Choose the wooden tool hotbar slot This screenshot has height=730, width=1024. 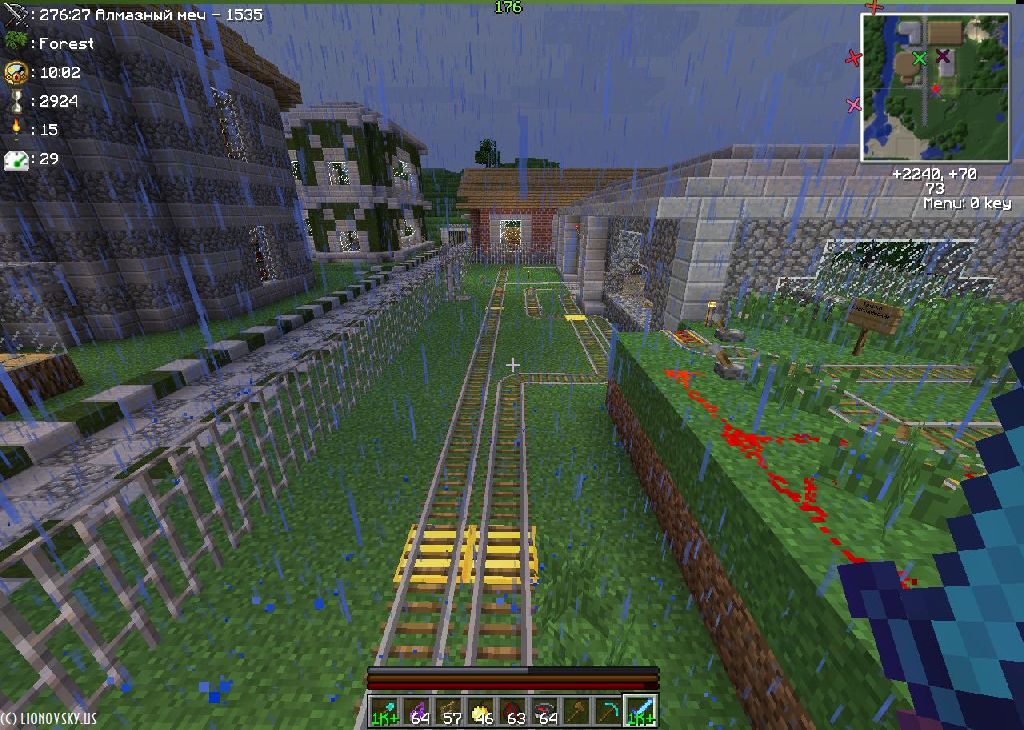[578, 711]
